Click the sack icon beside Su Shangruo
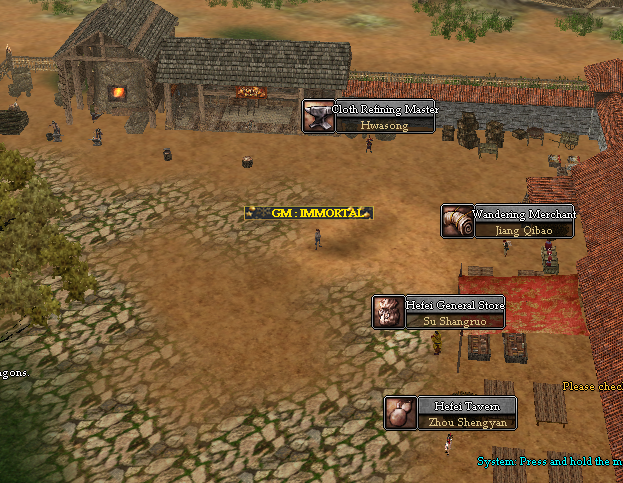 point(388,312)
